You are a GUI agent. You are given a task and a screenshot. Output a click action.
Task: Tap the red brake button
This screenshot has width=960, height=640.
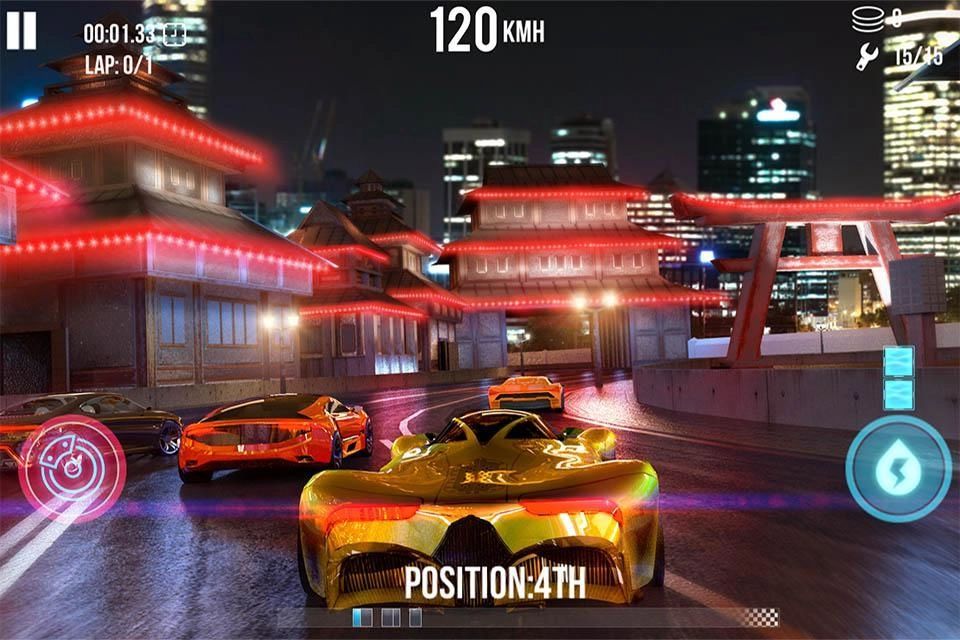[72, 469]
